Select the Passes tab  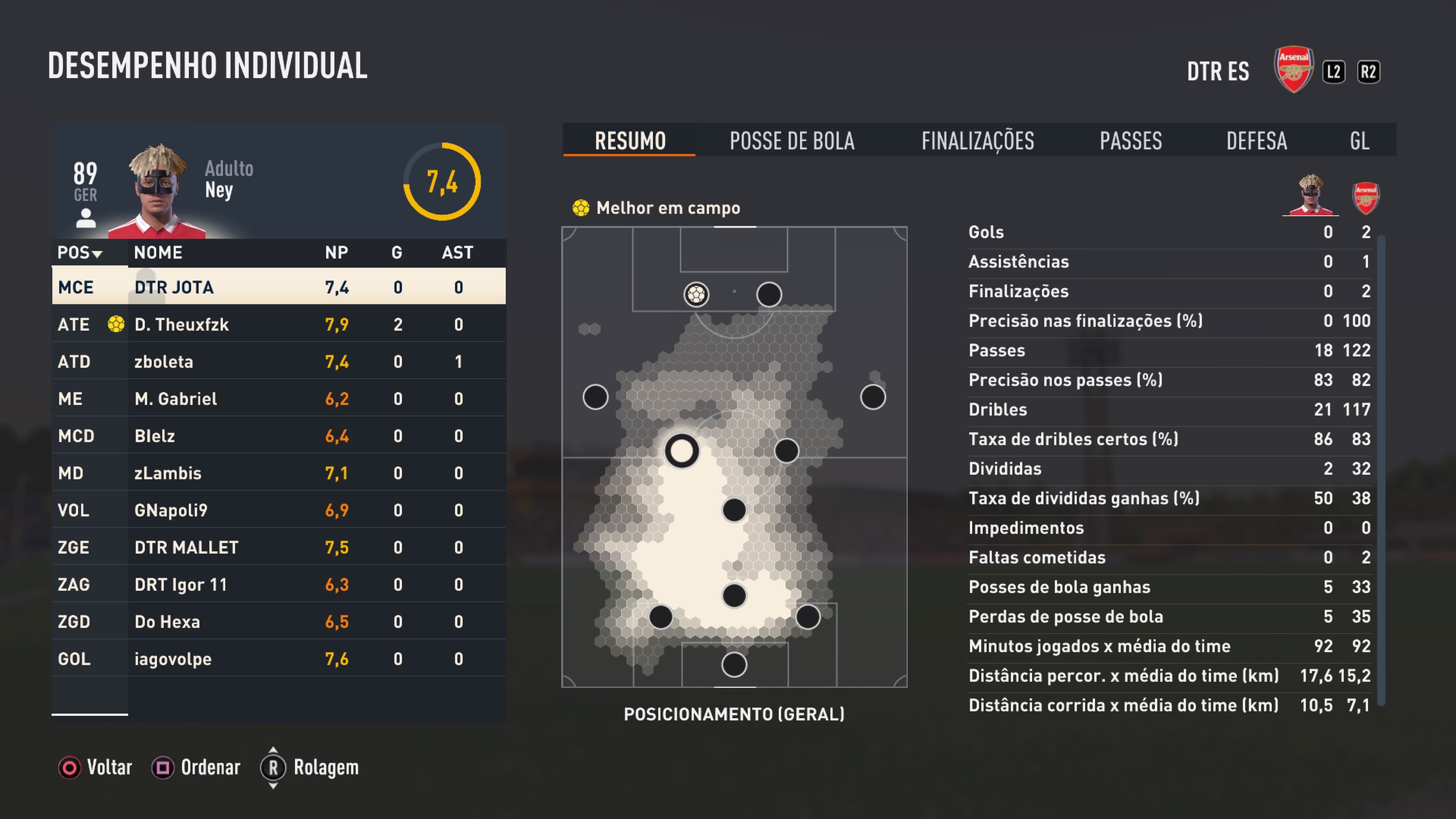click(x=1130, y=141)
